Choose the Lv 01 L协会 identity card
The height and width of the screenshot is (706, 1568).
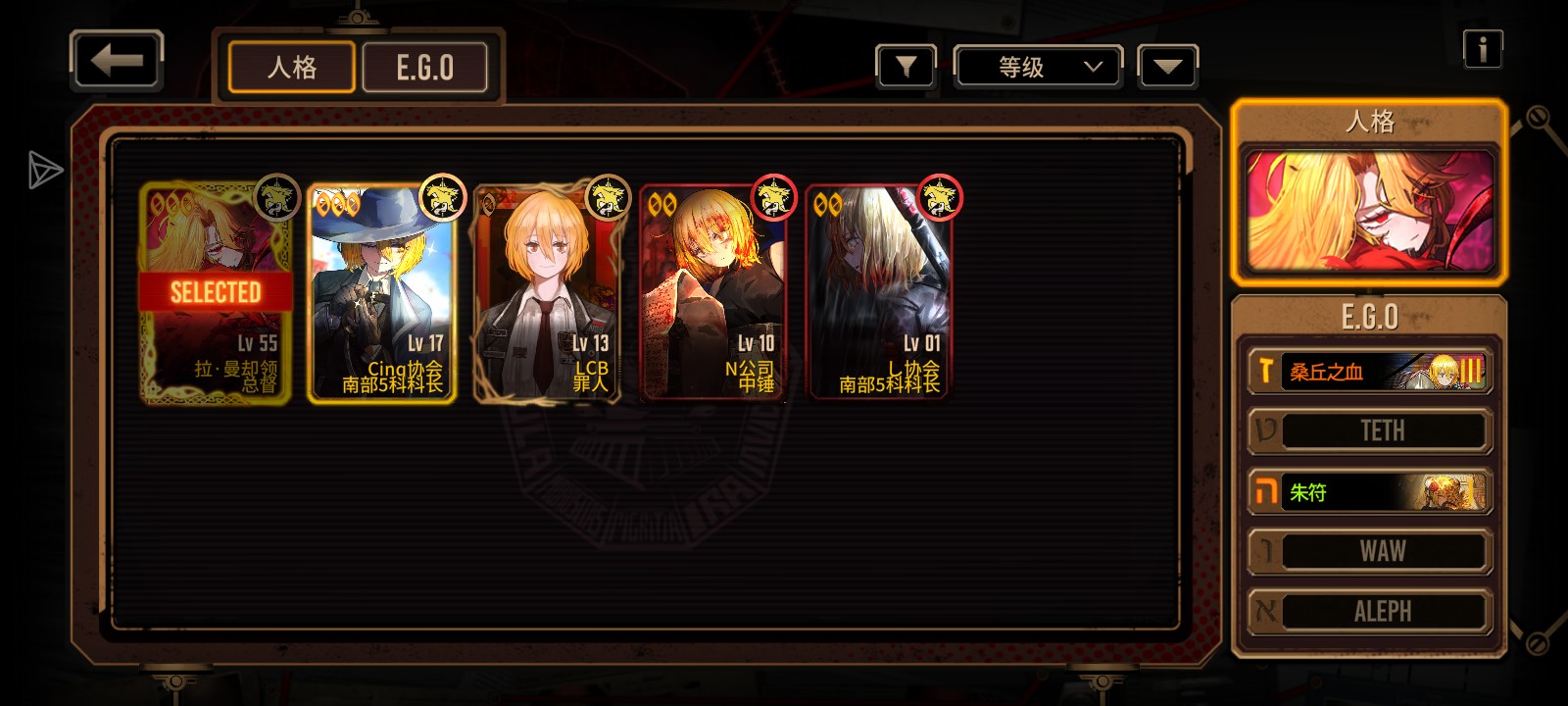click(x=878, y=294)
